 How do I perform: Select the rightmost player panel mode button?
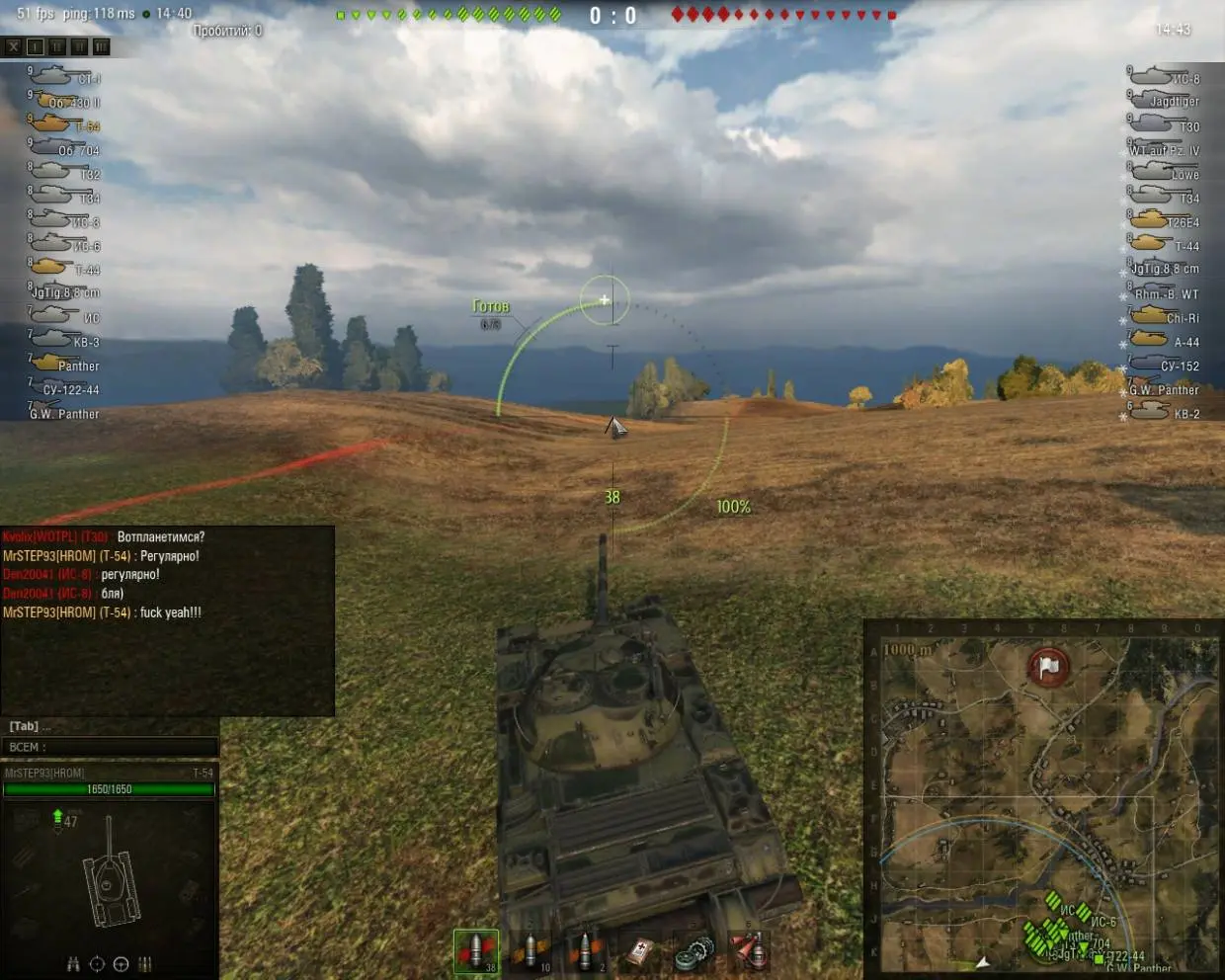(102, 46)
